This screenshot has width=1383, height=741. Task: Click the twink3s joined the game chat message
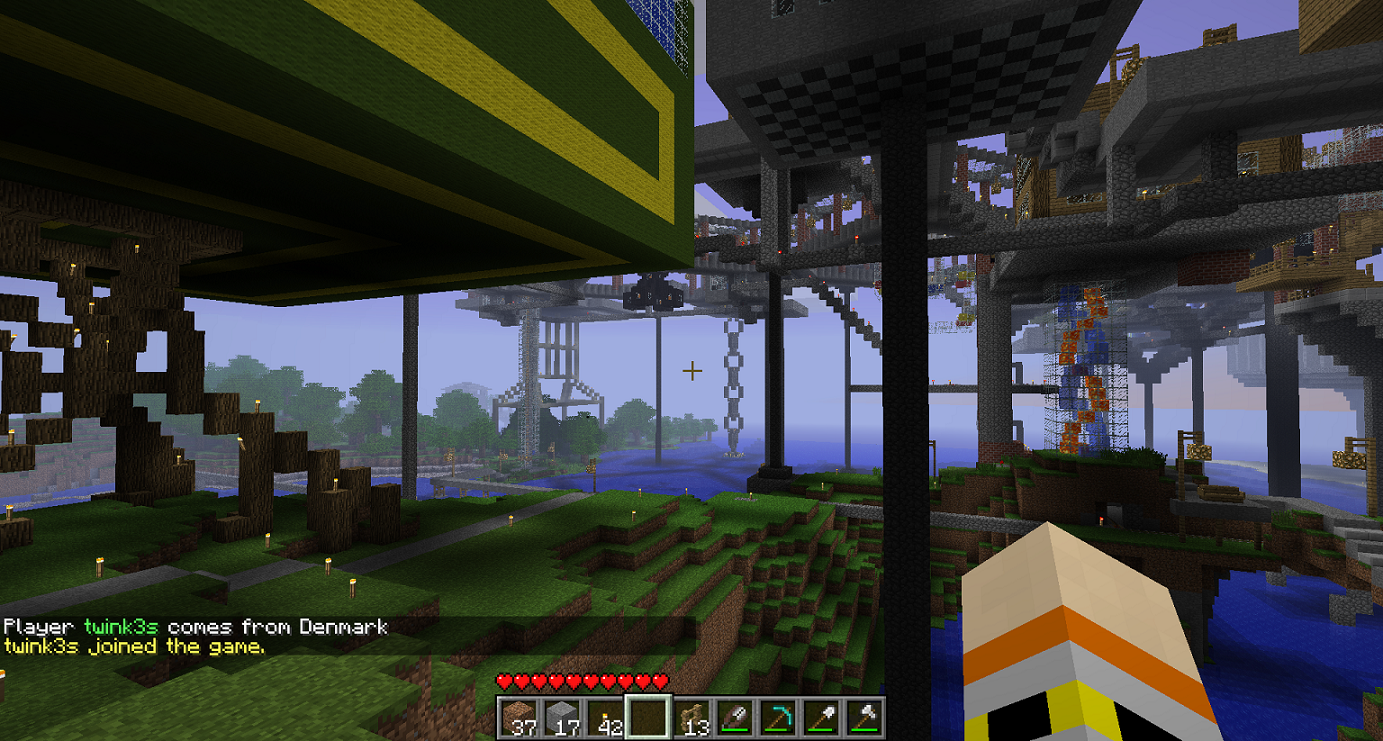click(135, 646)
